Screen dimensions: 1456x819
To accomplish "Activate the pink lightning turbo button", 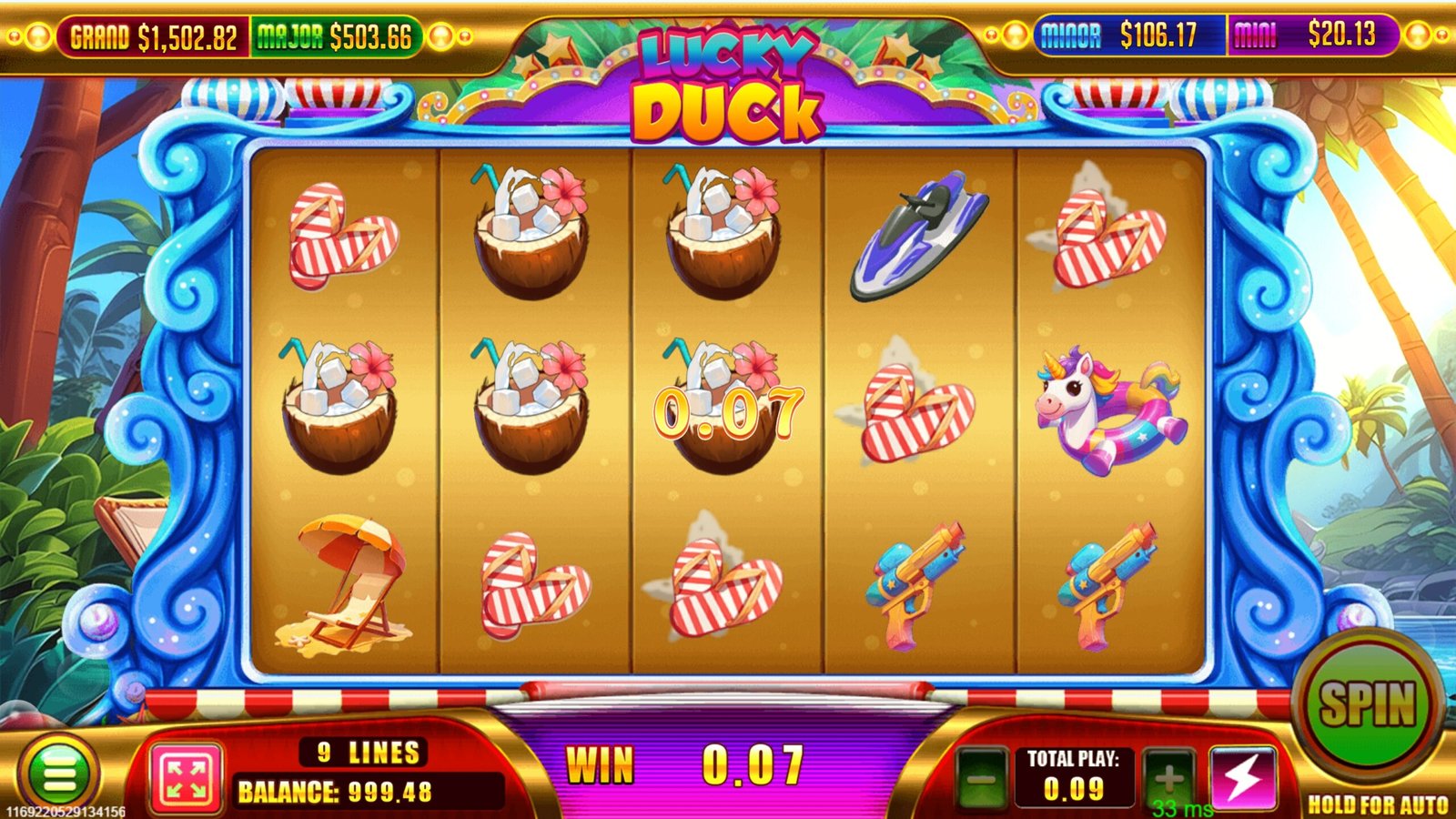I will coord(1242,778).
